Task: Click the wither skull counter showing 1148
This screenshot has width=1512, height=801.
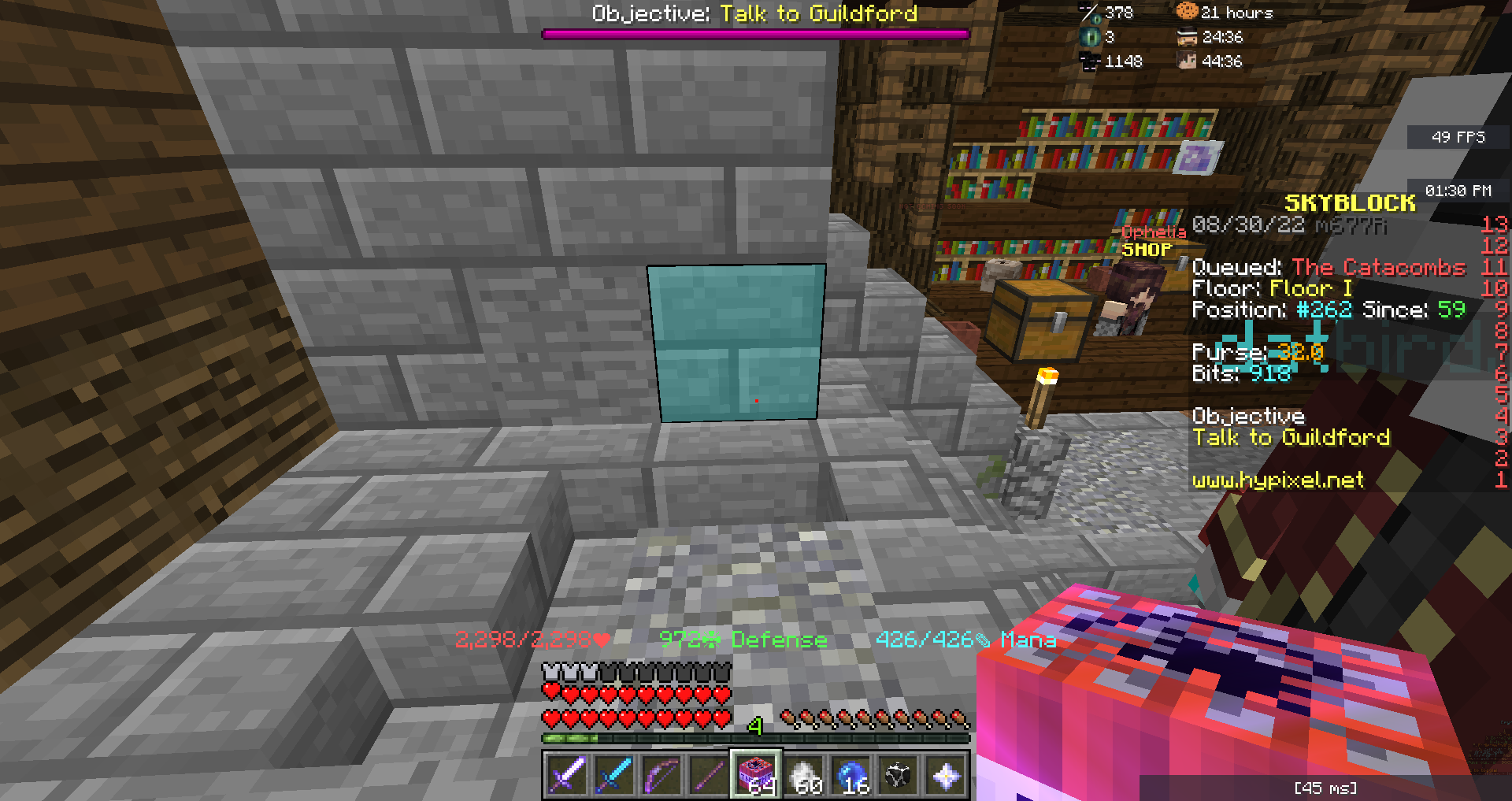Action: point(1088,60)
